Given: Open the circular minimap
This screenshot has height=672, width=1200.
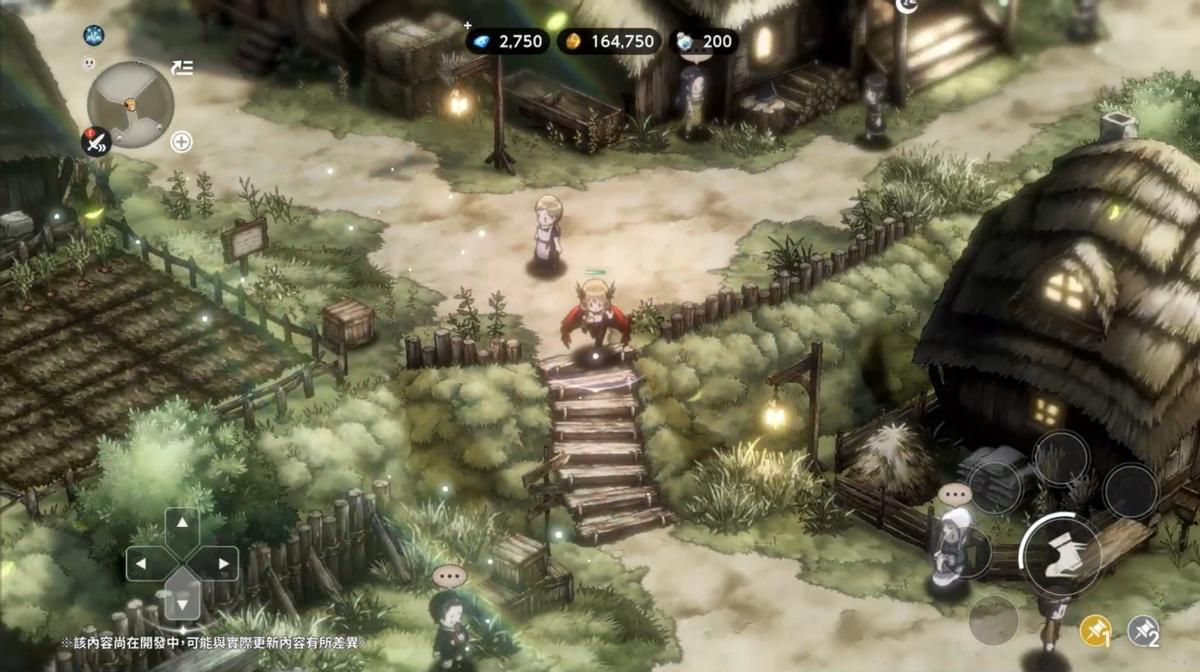Looking at the screenshot, I should point(130,103).
